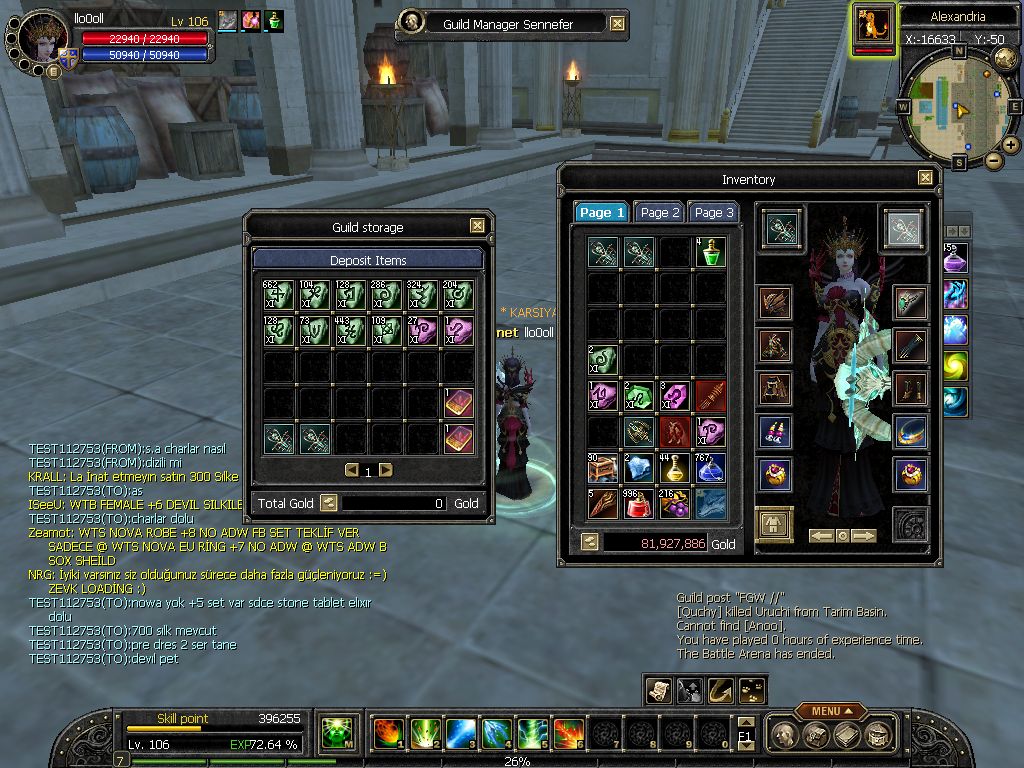The width and height of the screenshot is (1024, 768).
Task: Close the Guild Manager Sennefer target bar
Action: click(618, 24)
